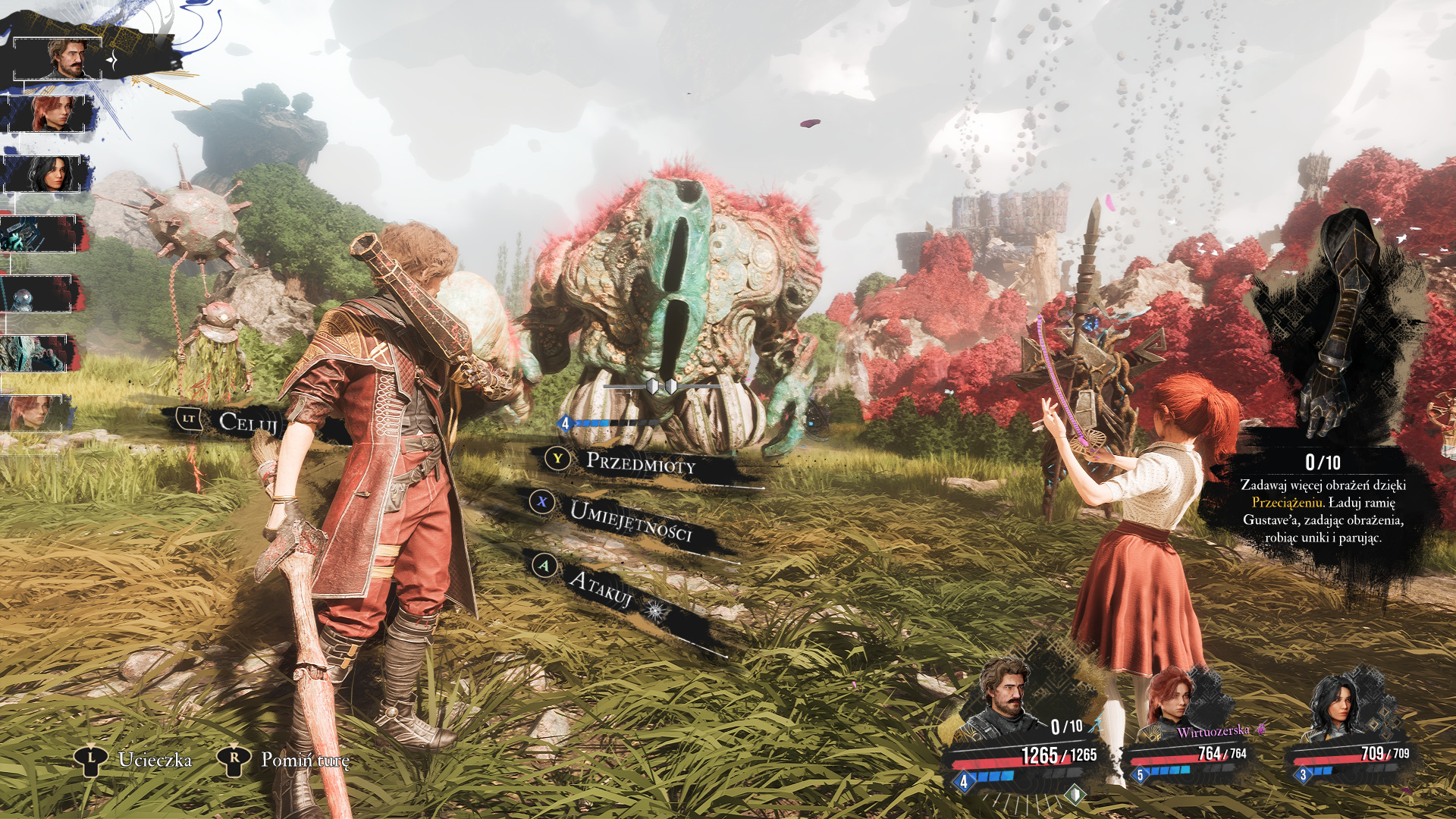
Task: Open the Umiejętności skills menu
Action: tap(630, 520)
